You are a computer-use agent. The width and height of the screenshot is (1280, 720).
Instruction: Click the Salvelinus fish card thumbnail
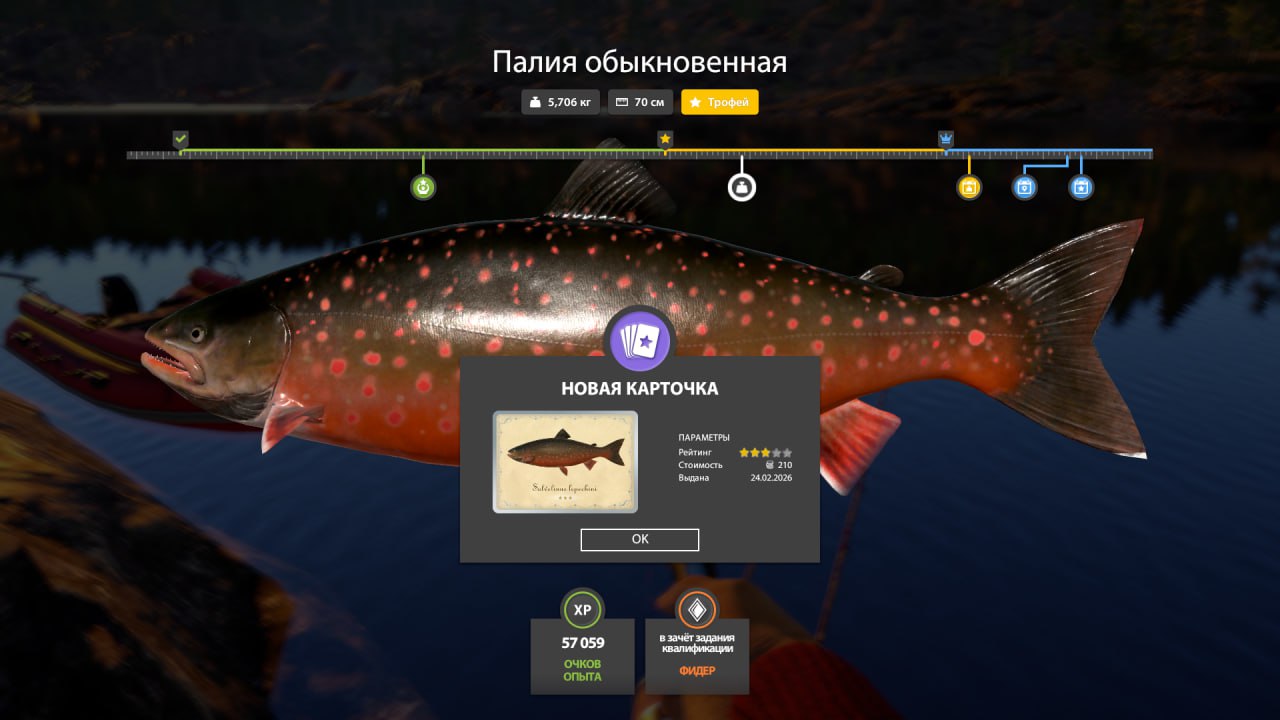point(564,461)
